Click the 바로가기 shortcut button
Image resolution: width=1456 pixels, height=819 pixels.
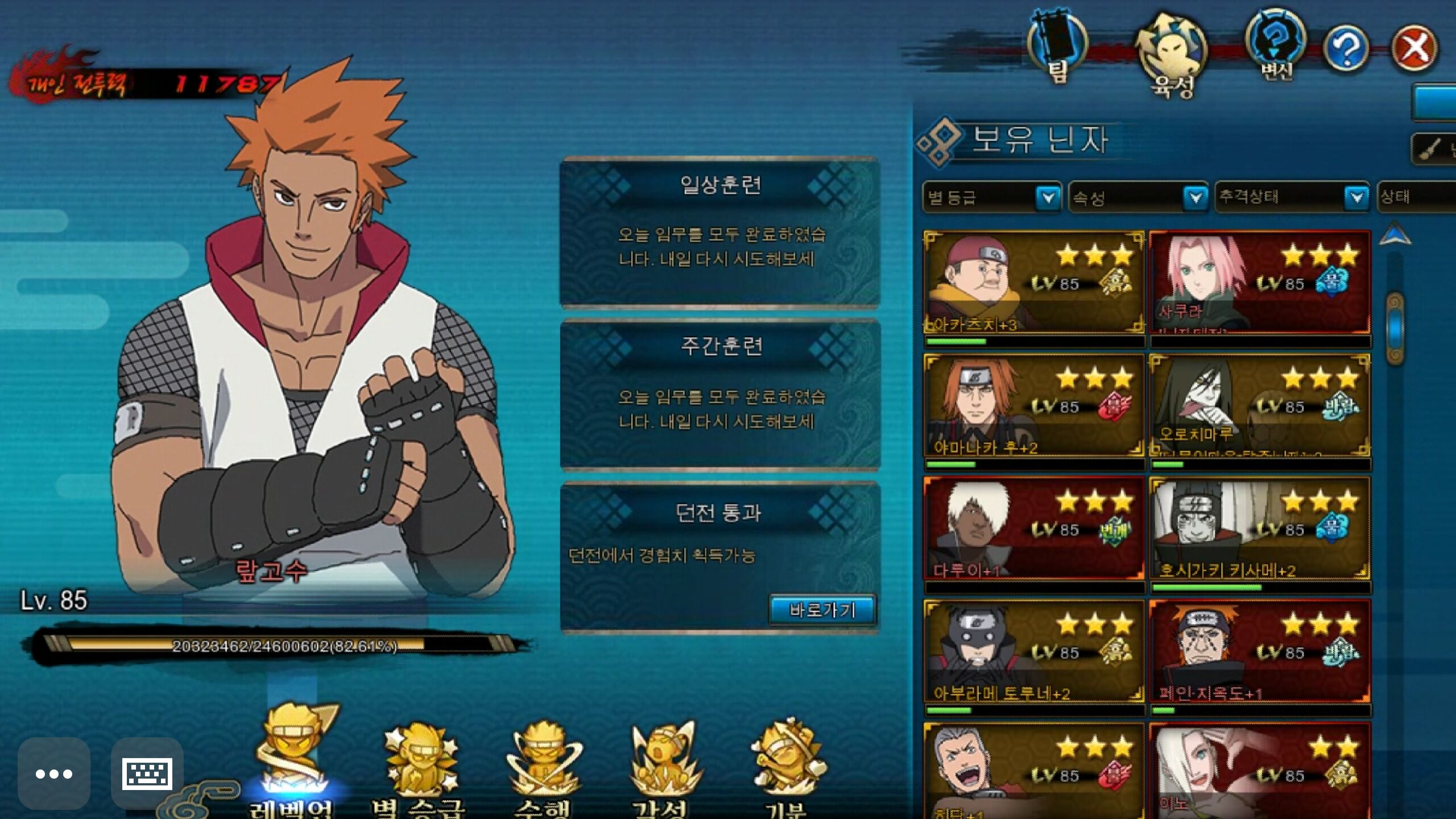[822, 610]
